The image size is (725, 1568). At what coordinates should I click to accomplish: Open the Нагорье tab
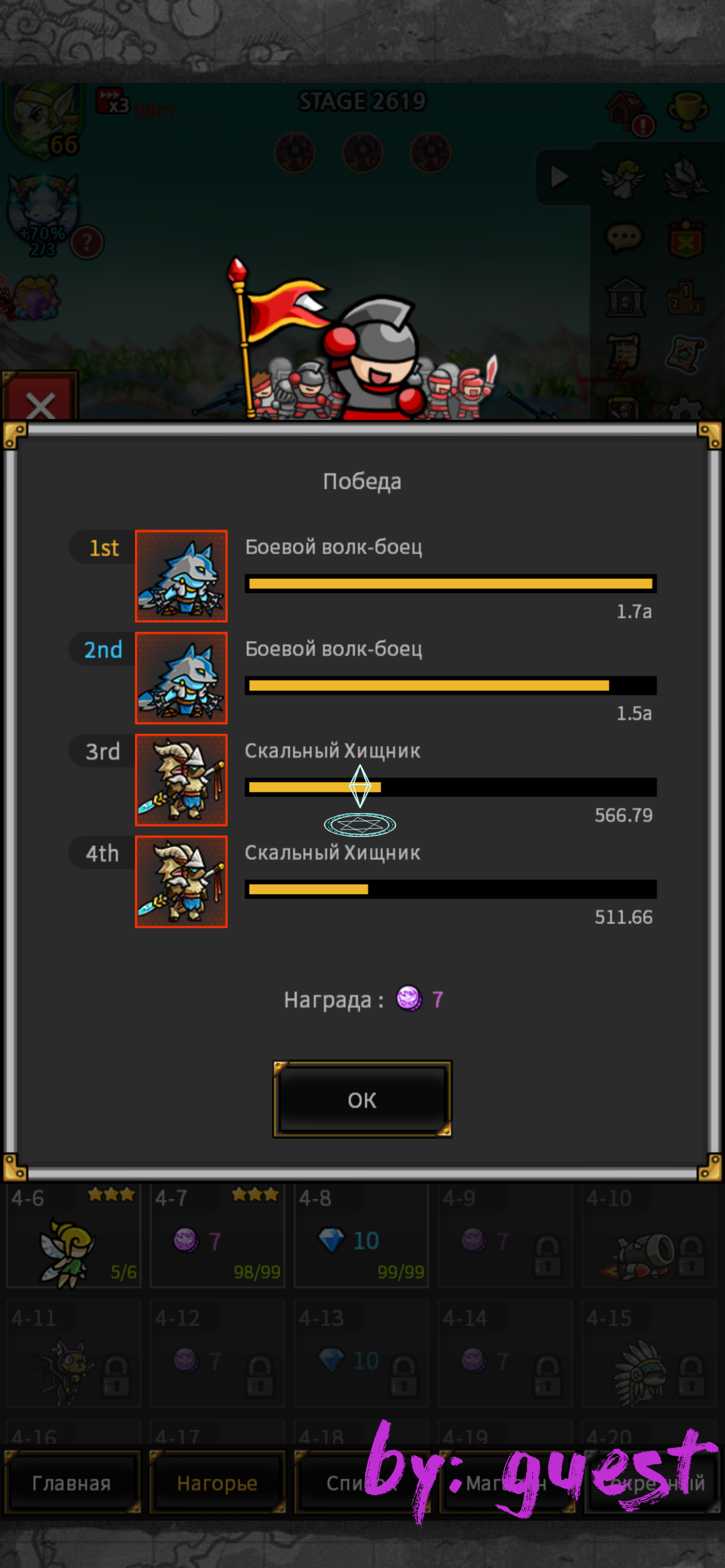click(x=217, y=1483)
